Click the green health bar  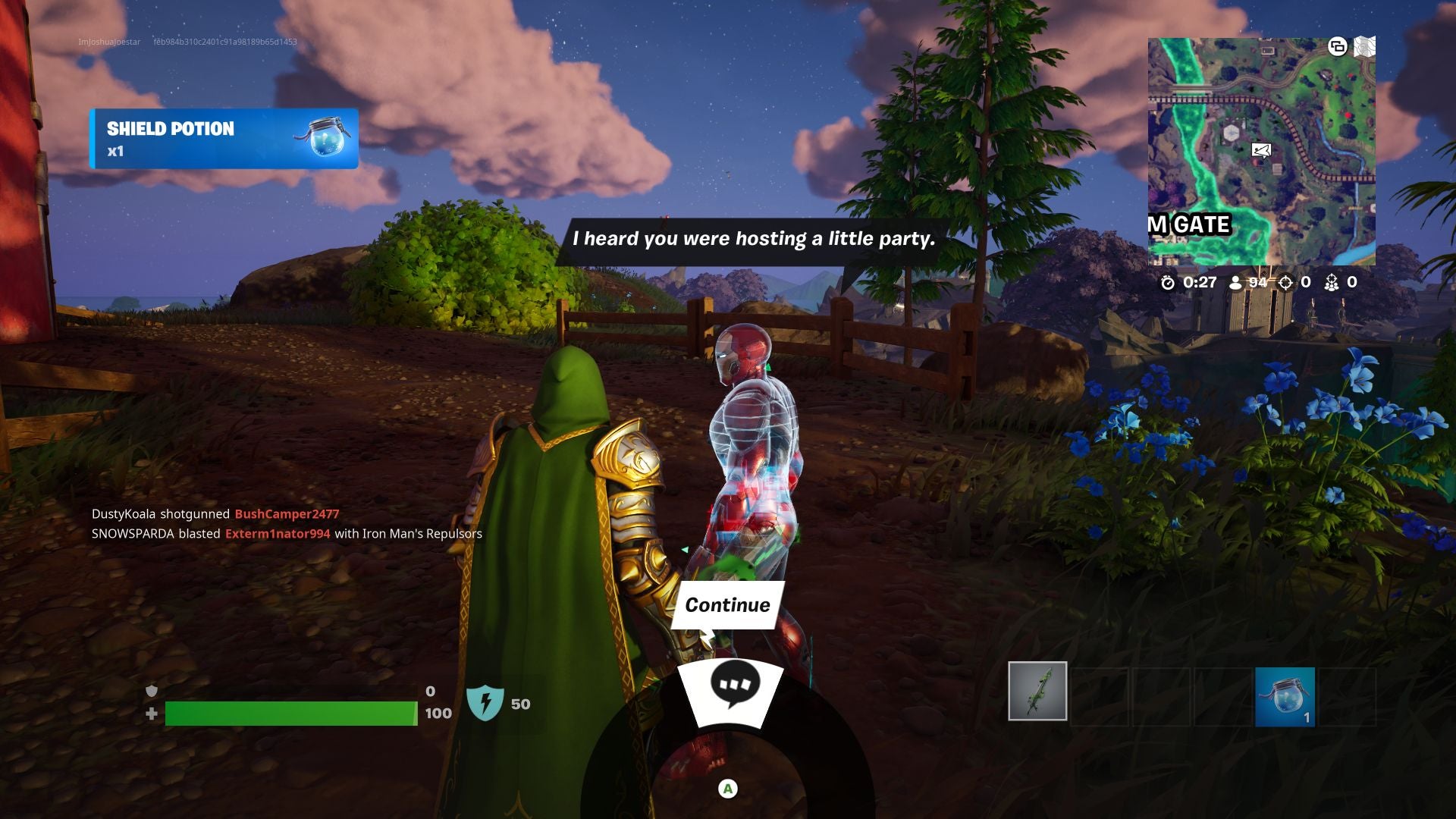tap(288, 714)
